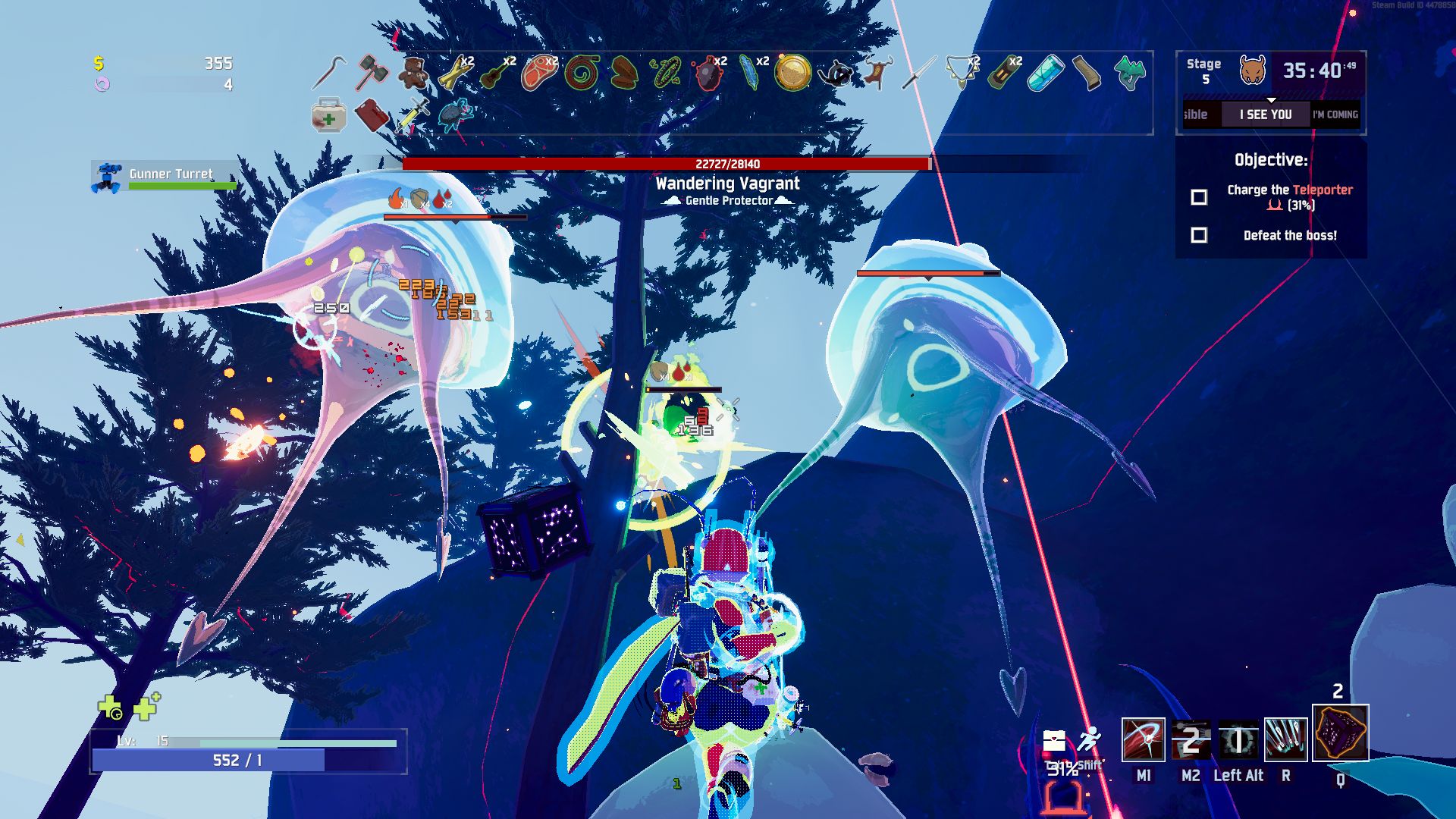Check the Charge the Teleporter objective box
This screenshot has width=1456, height=819.
pos(1200,197)
